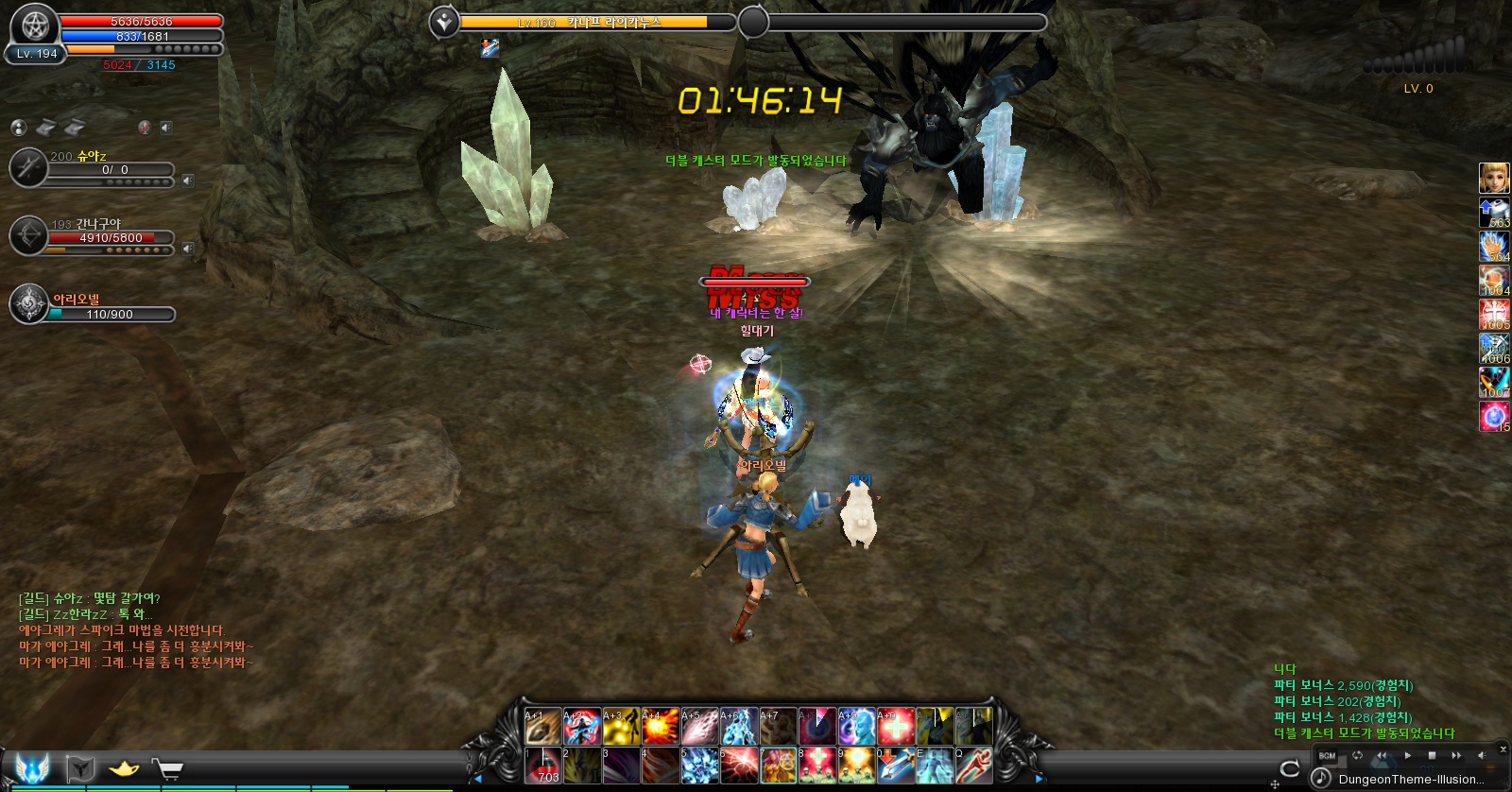This screenshot has height=792, width=1512.
Task: Cast the ice shard skill in slot 5
Action: pos(699,766)
